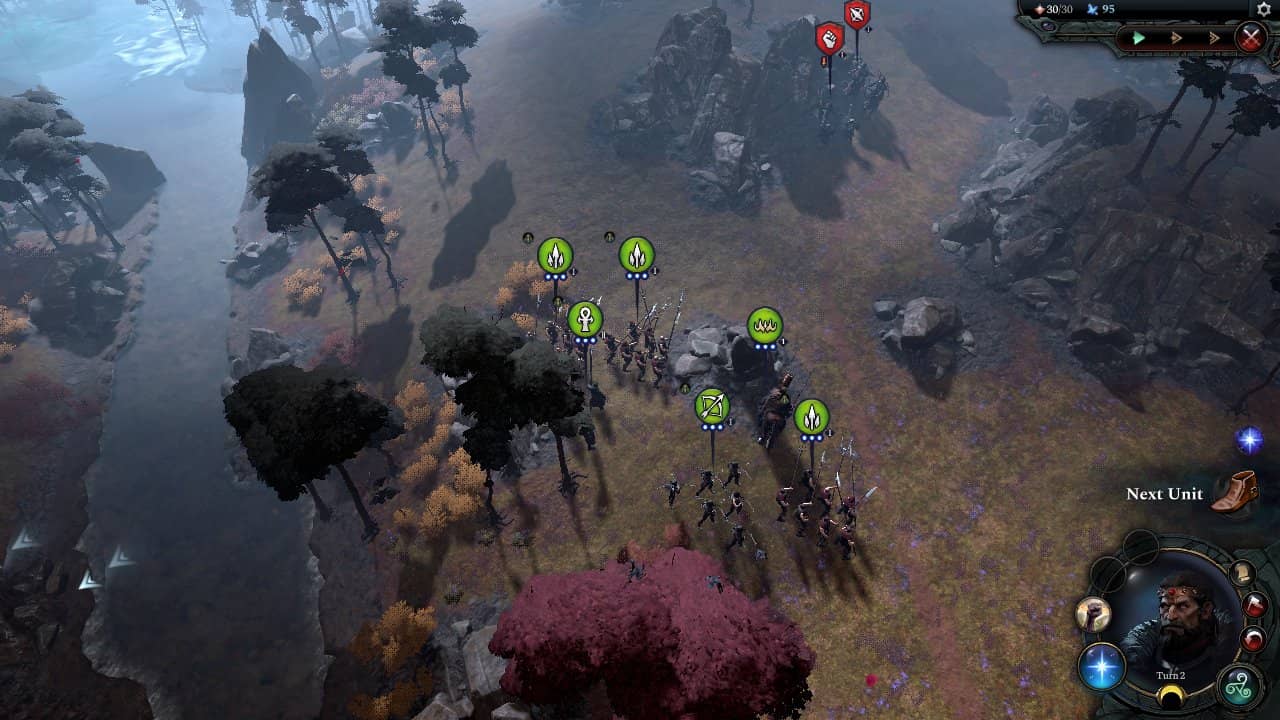
Task: Select the unit with green spiked crown marker
Action: [x=764, y=325]
